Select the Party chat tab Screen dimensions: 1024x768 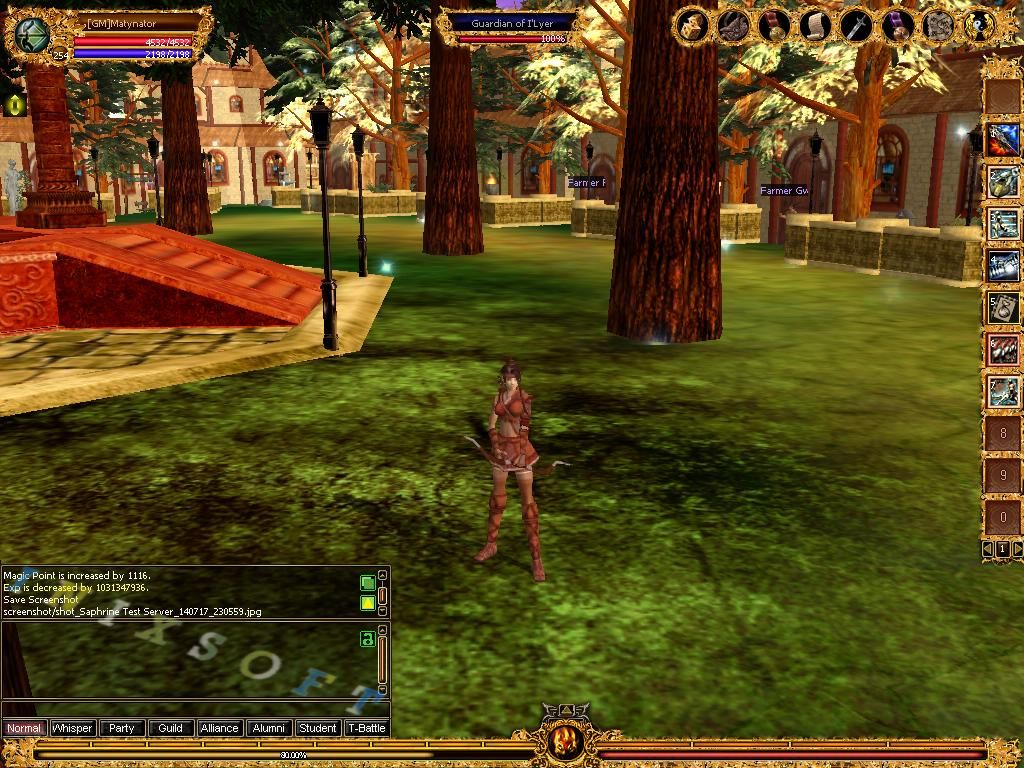[x=121, y=728]
